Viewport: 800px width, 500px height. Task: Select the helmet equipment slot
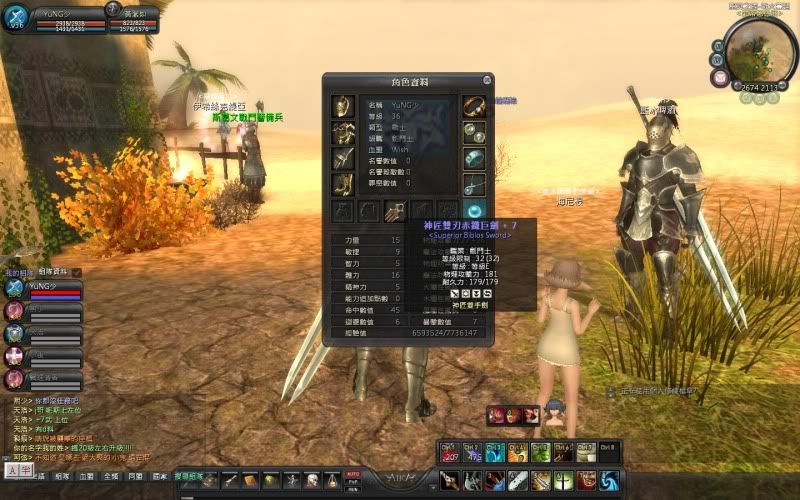(x=343, y=107)
